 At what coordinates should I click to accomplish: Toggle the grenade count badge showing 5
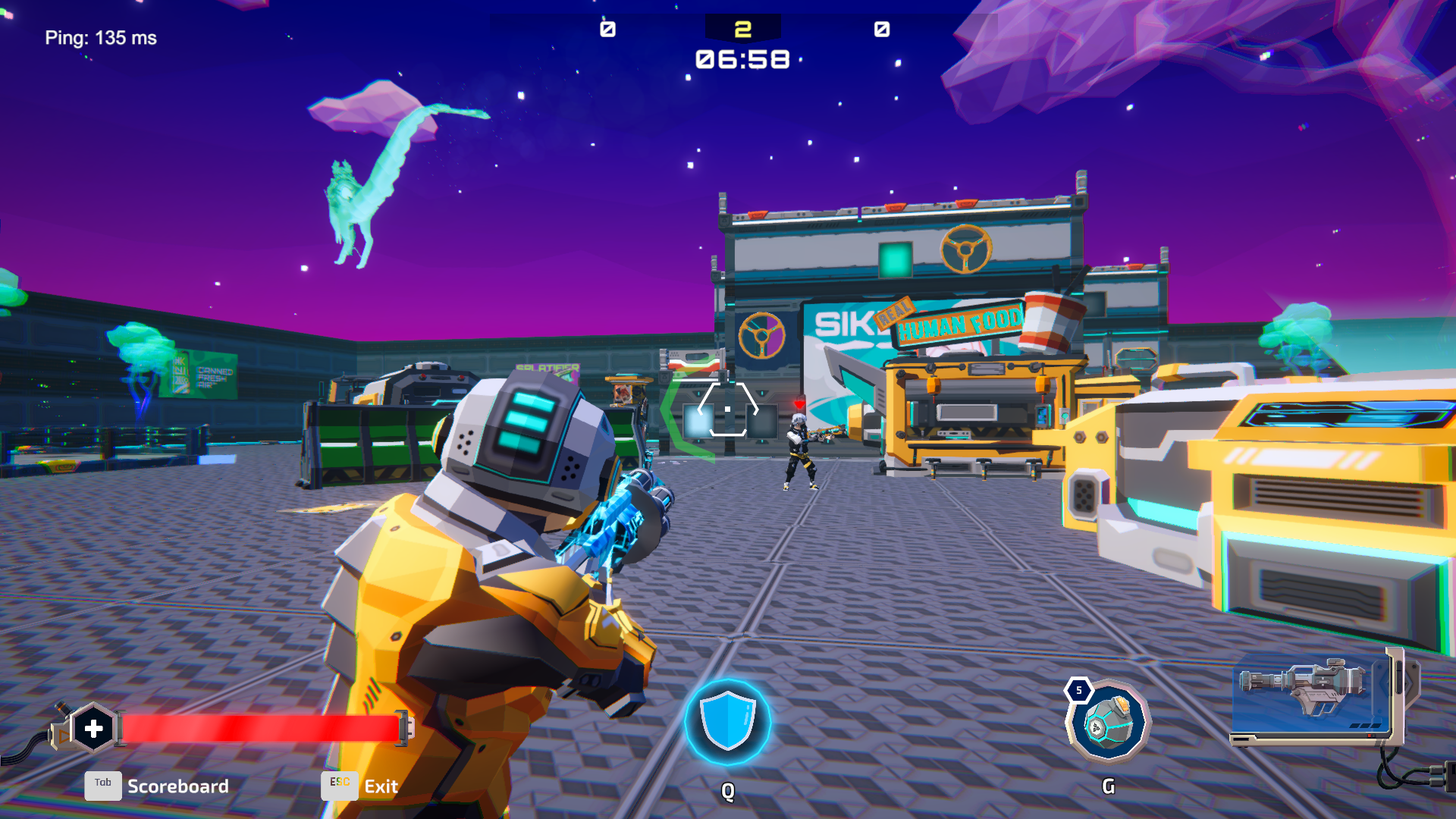pyautogui.click(x=1079, y=690)
